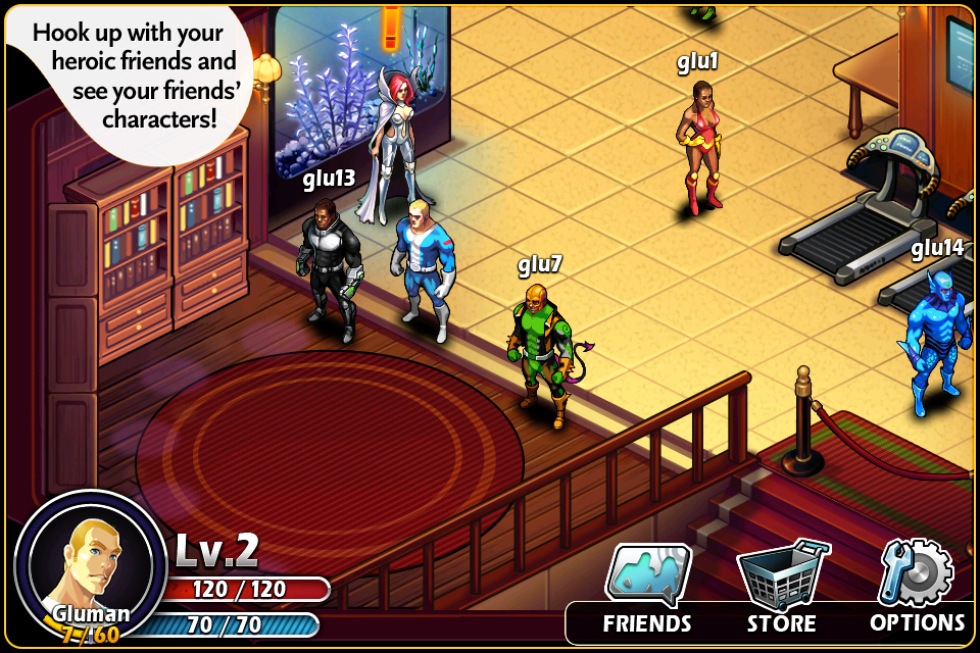Open the Options gear menu

click(x=916, y=588)
